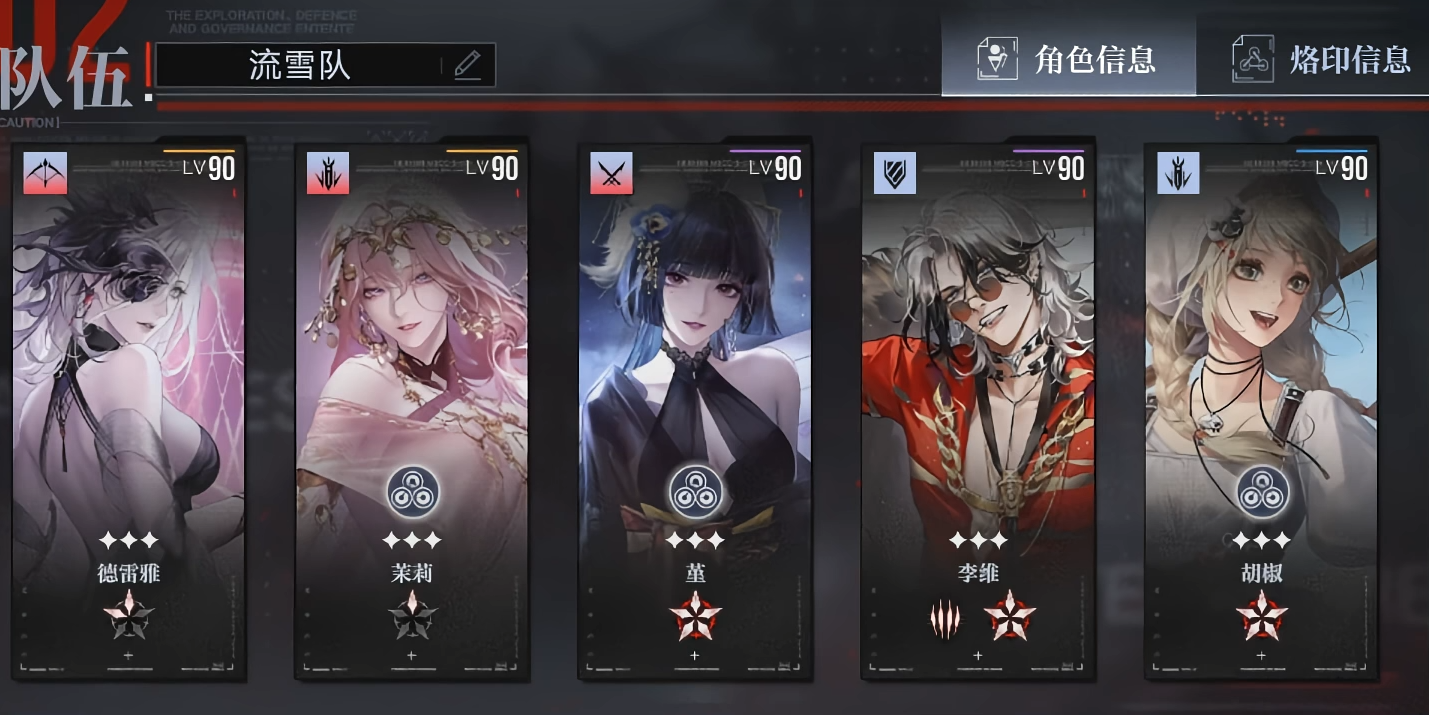
Task: Click the shield class icon on 李维's card
Action: [x=894, y=173]
